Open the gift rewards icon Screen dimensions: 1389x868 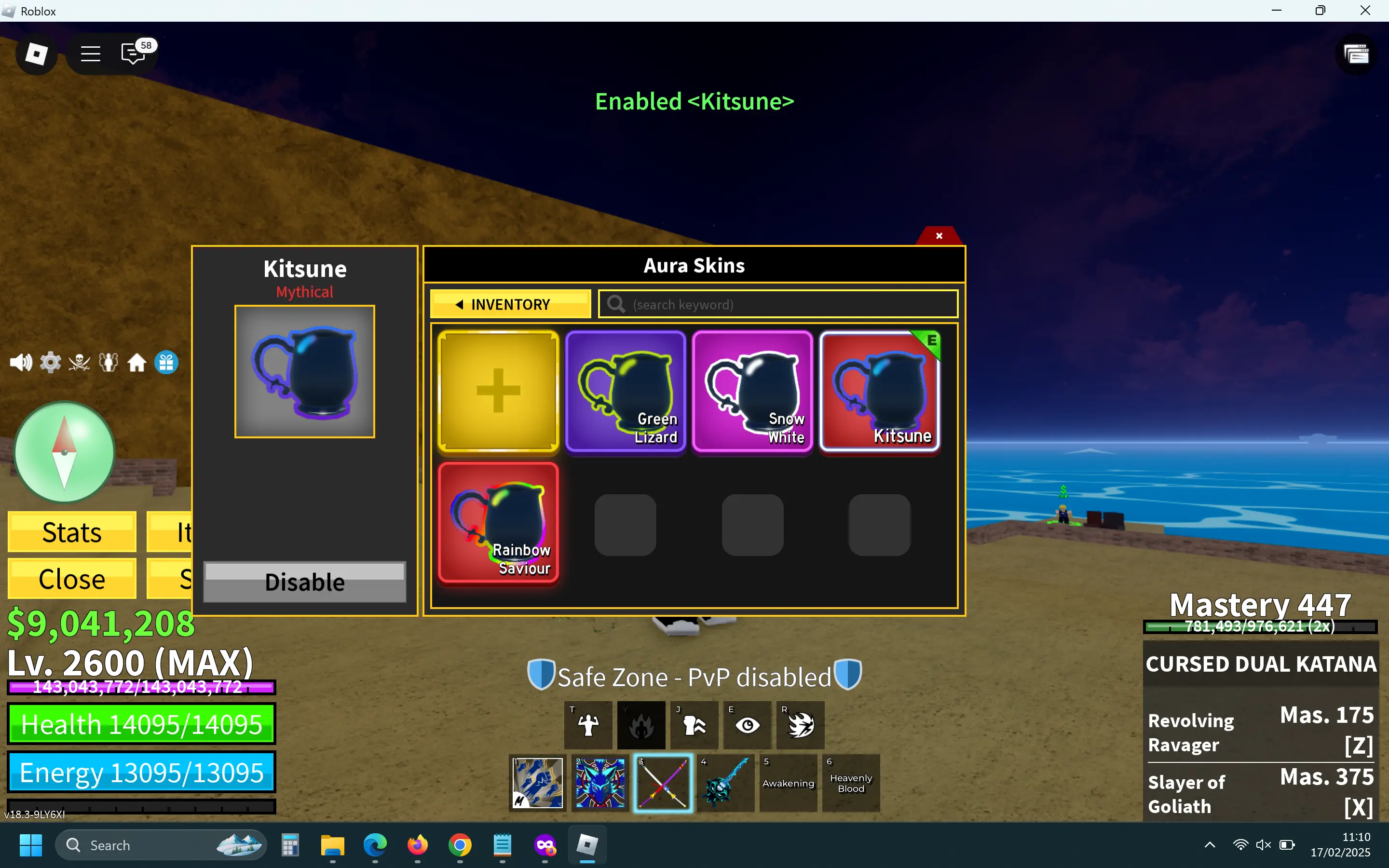tap(166, 362)
